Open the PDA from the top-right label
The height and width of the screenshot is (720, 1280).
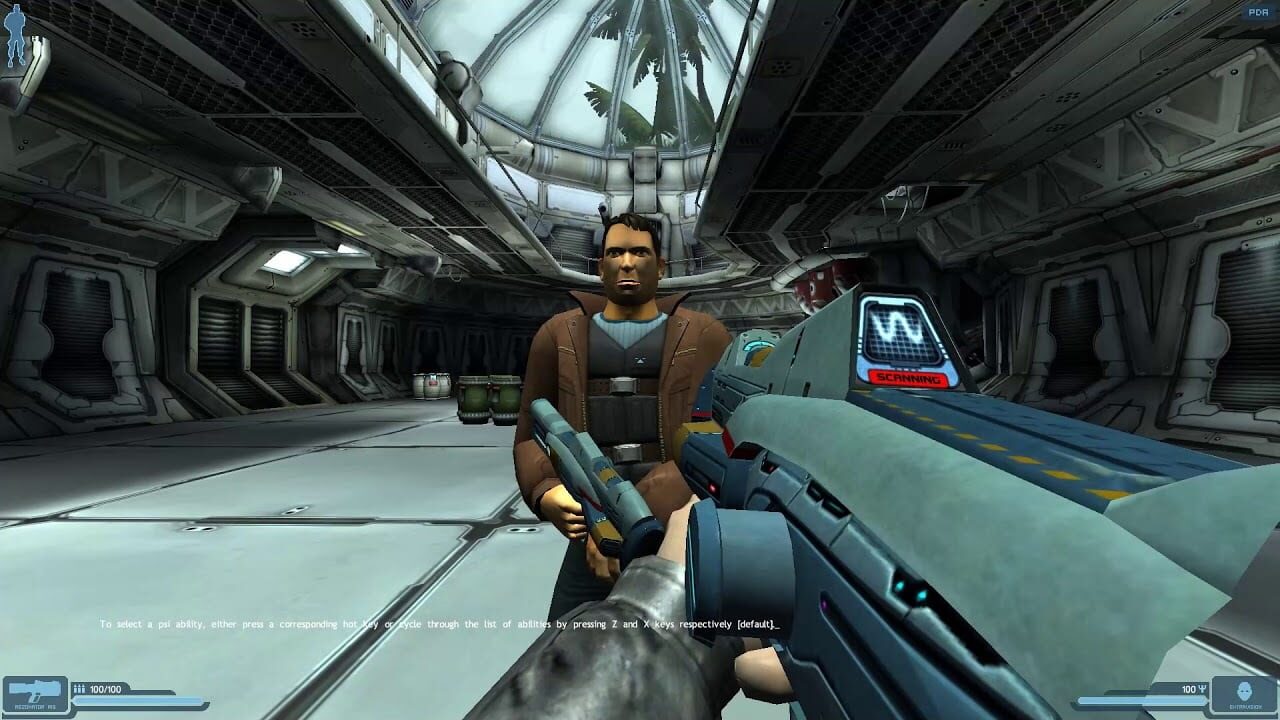click(x=1258, y=10)
